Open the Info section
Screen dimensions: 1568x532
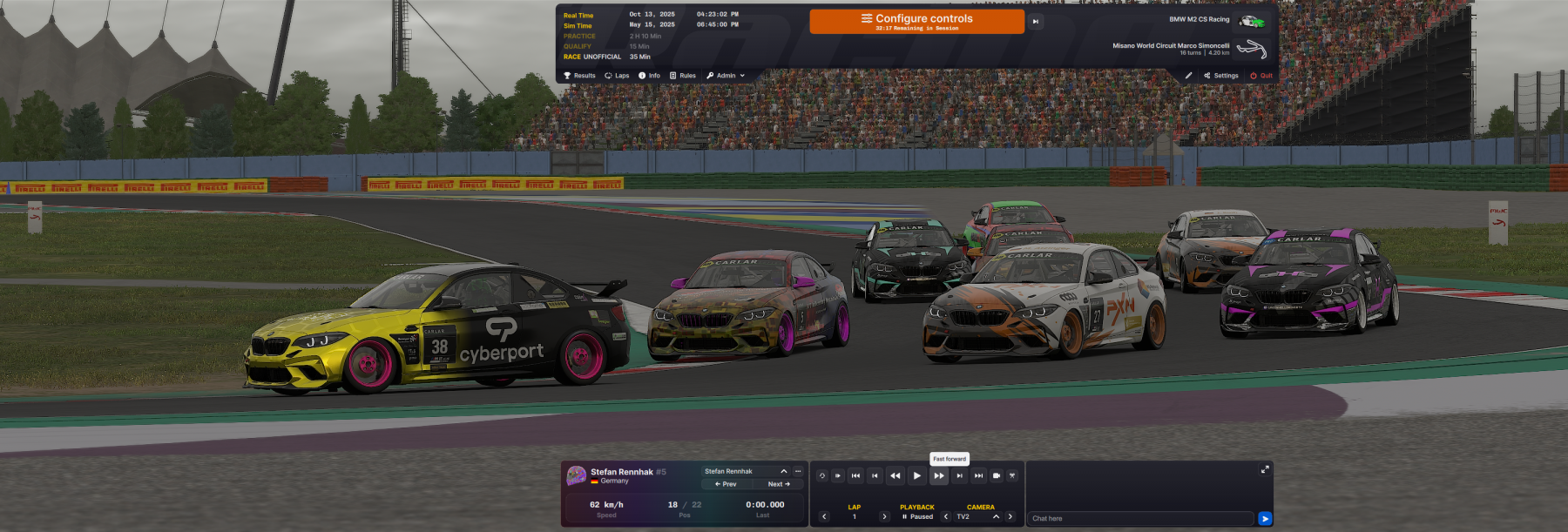[x=649, y=76]
